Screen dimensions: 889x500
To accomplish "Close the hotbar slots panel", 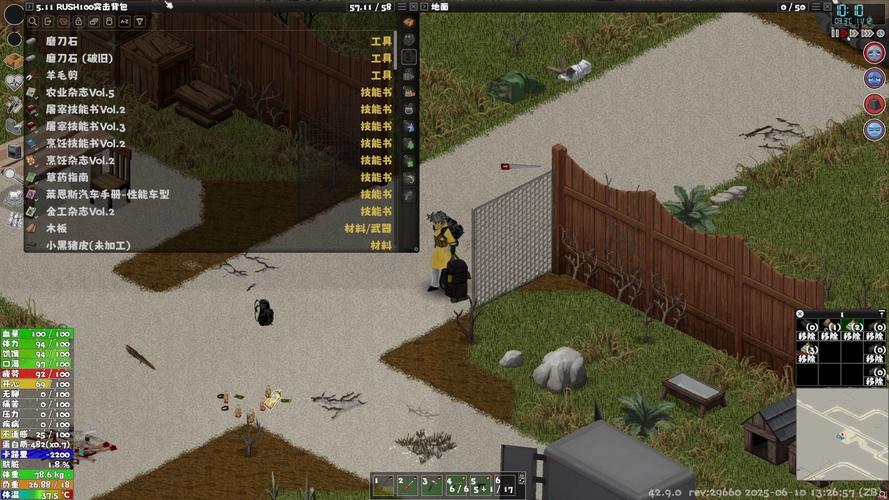I will 800,314.
